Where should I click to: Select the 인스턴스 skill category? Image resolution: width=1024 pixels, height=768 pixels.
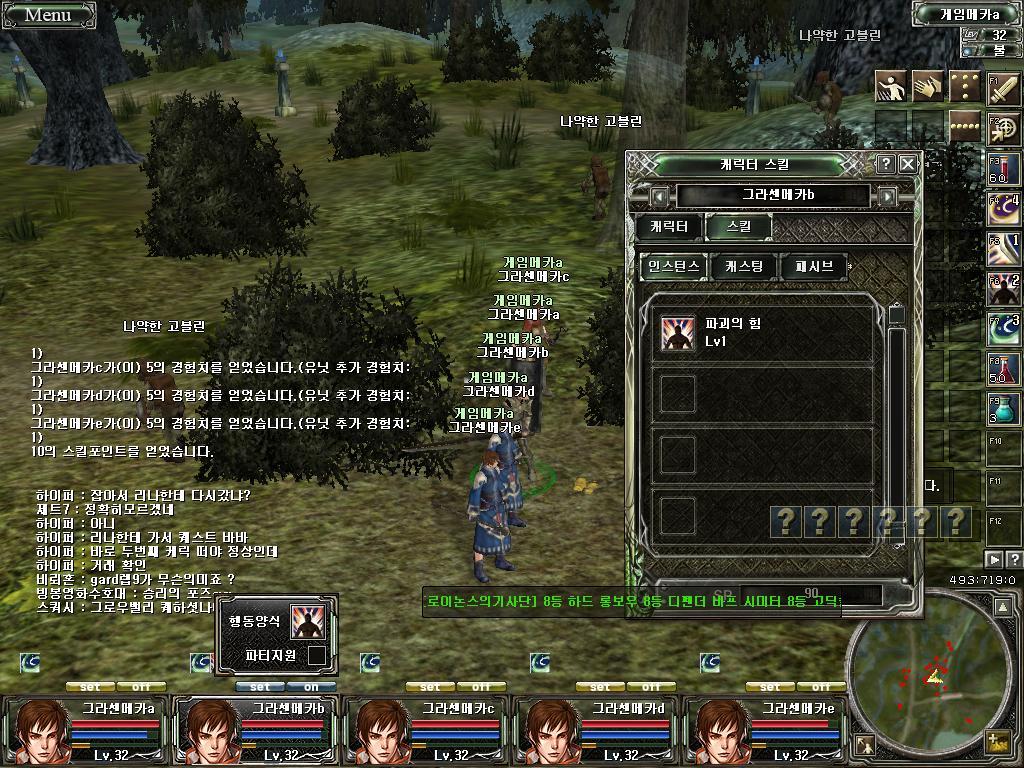point(674,267)
